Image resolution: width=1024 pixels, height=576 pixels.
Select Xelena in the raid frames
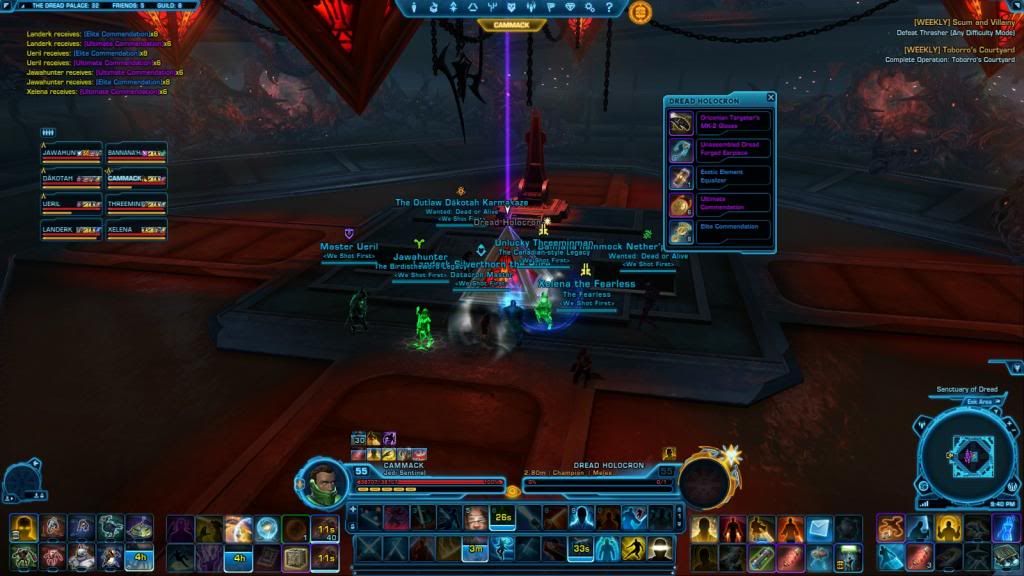pyautogui.click(x=136, y=231)
